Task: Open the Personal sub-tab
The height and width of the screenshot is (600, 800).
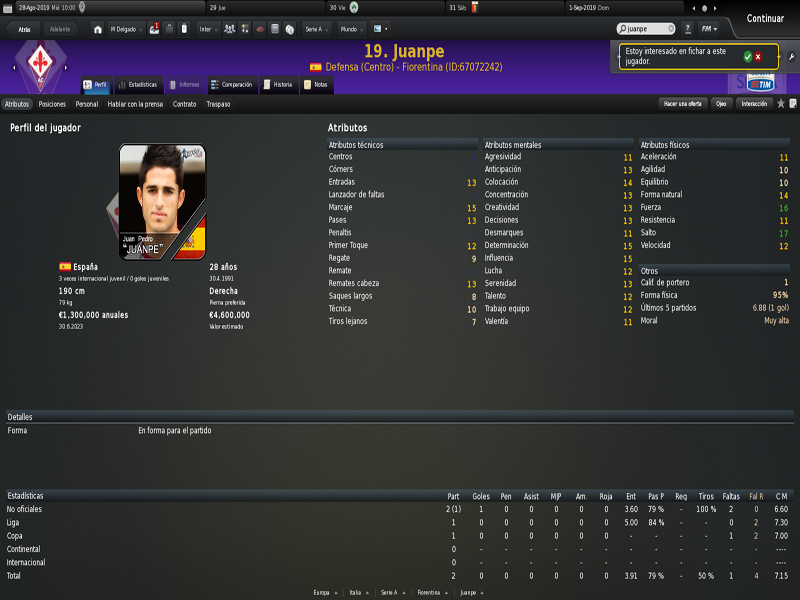Action: click(x=87, y=104)
